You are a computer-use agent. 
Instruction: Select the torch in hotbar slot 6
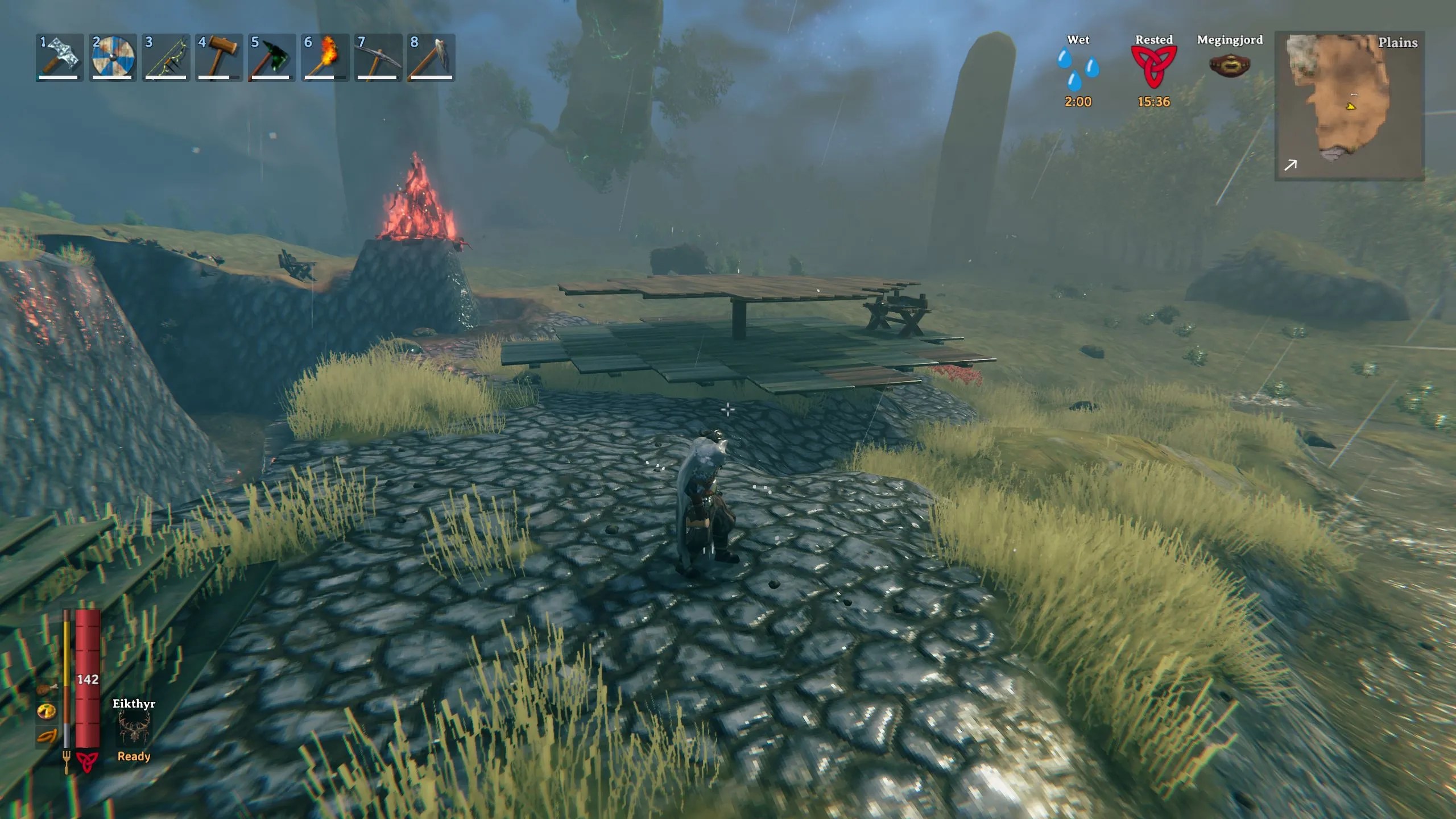coord(325,59)
